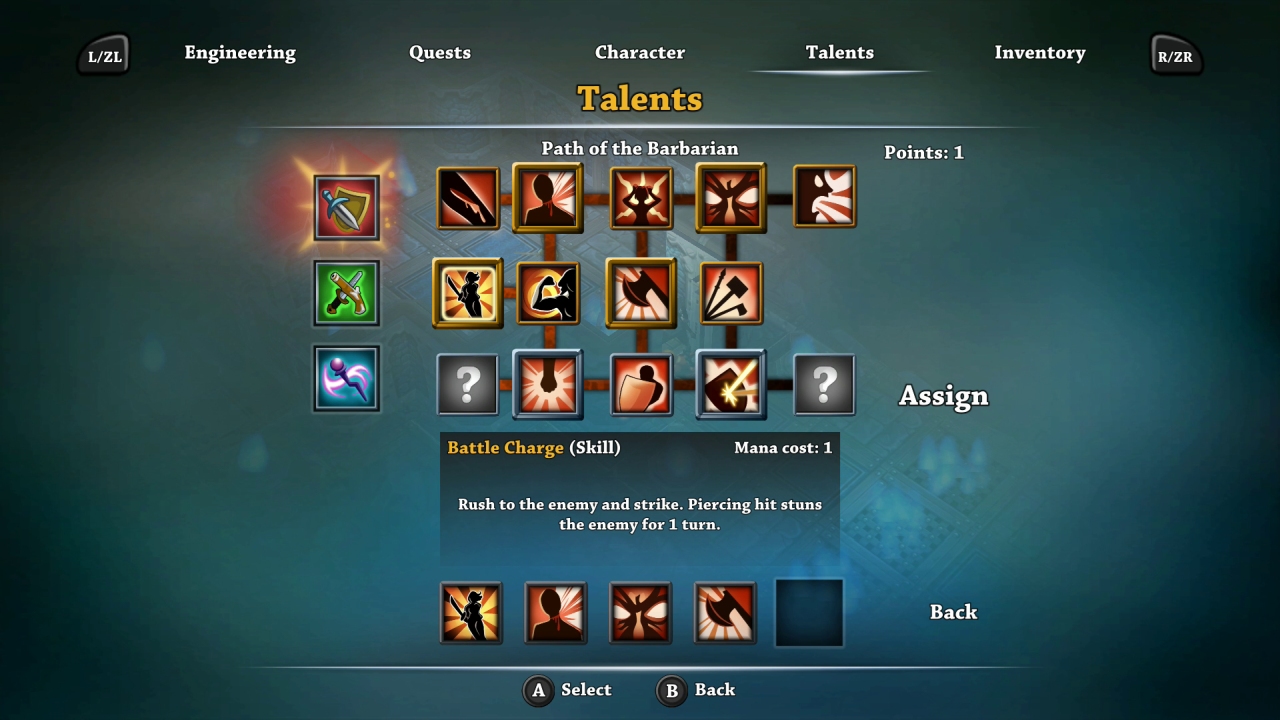Select the sword-and-shield Barbarian path icon
The height and width of the screenshot is (720, 1280).
[x=346, y=208]
